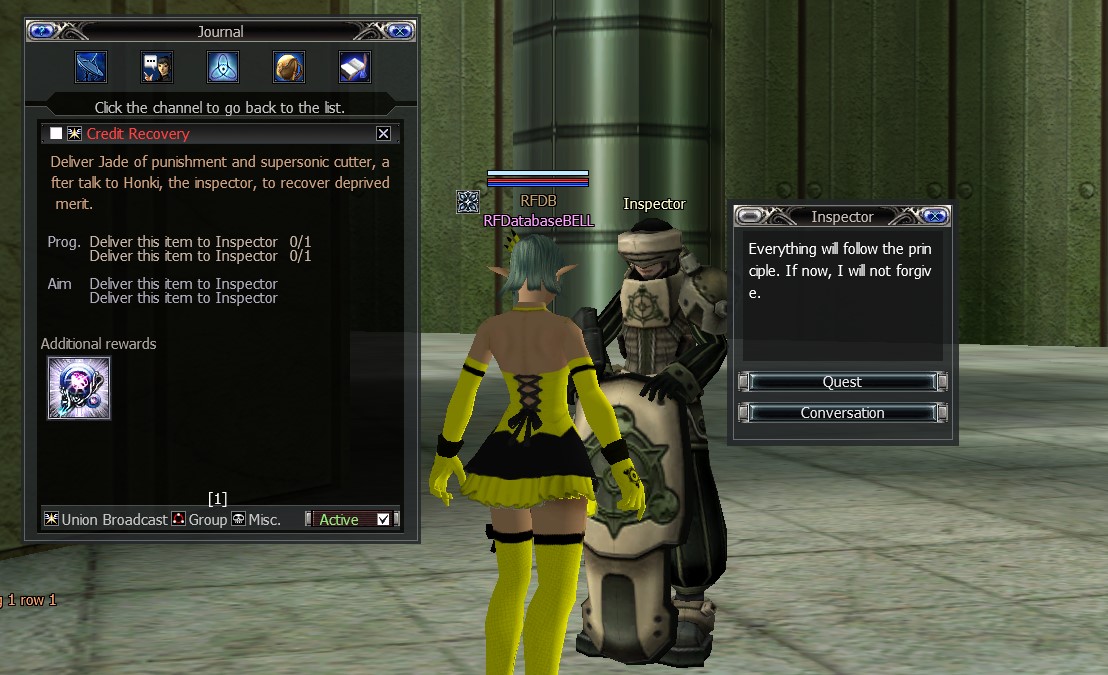Select the Misc. channel filter
The width and height of the screenshot is (1108, 675).
point(256,519)
